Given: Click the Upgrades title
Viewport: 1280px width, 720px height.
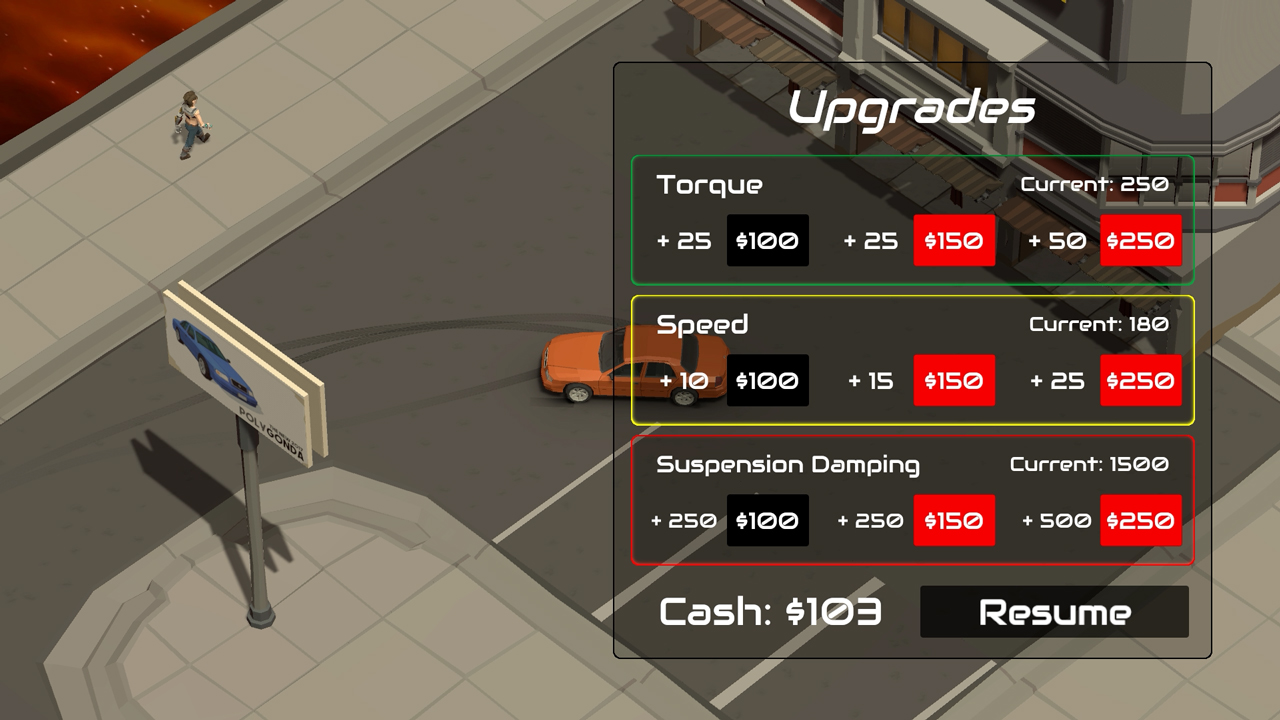Looking at the screenshot, I should coord(912,108).
